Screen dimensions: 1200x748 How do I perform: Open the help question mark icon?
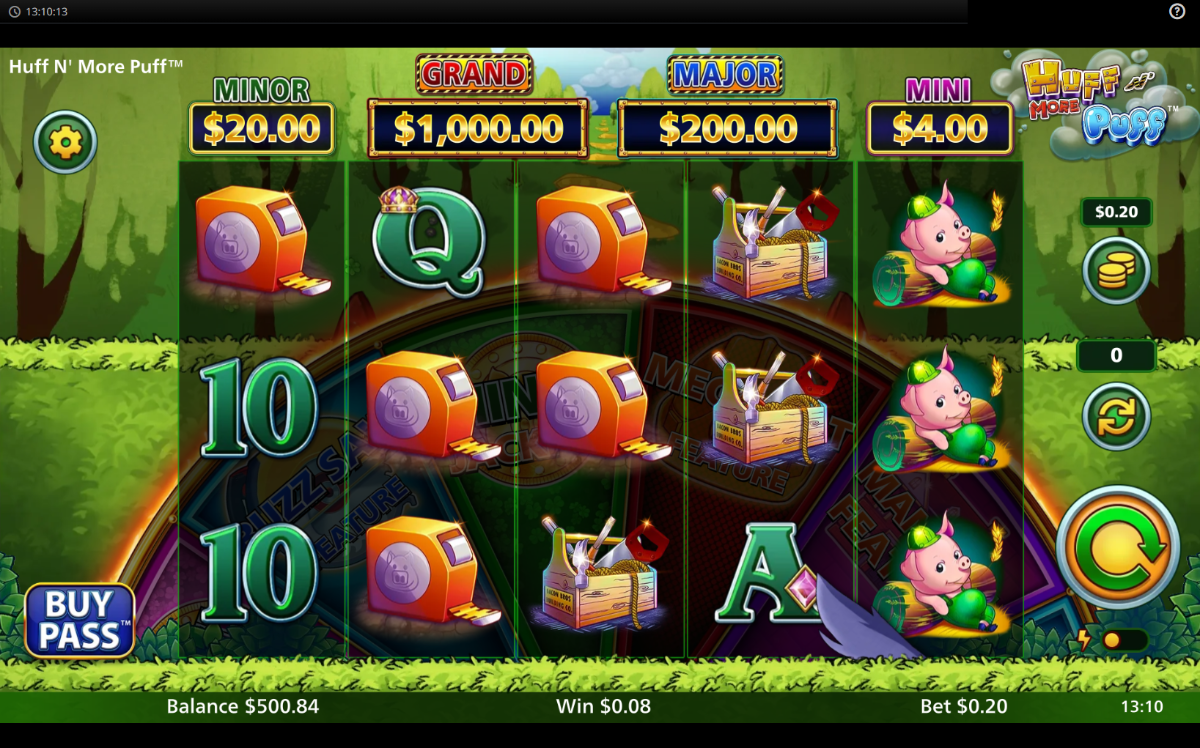point(1177,11)
